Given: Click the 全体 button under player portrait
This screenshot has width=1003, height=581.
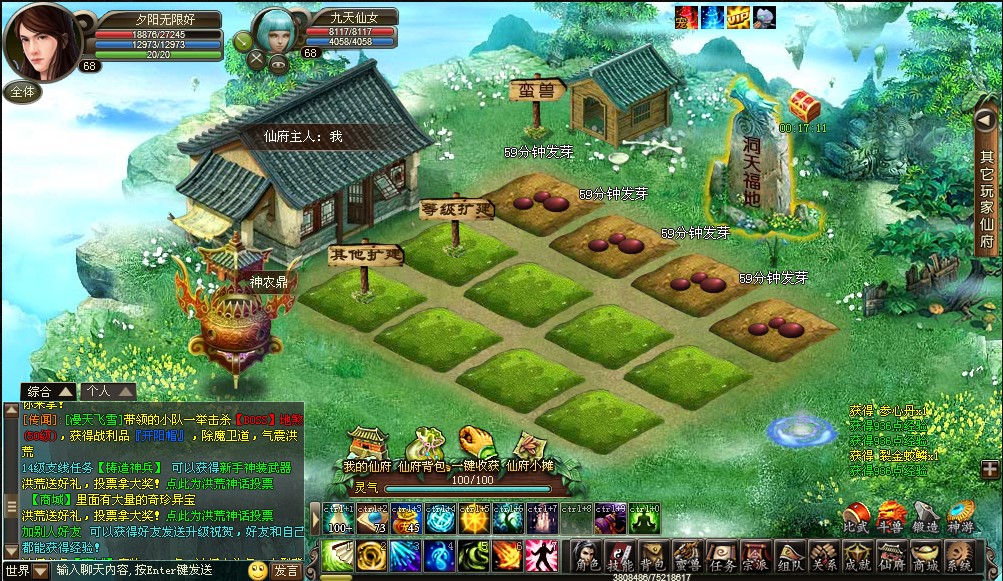Looking at the screenshot, I should [23, 91].
